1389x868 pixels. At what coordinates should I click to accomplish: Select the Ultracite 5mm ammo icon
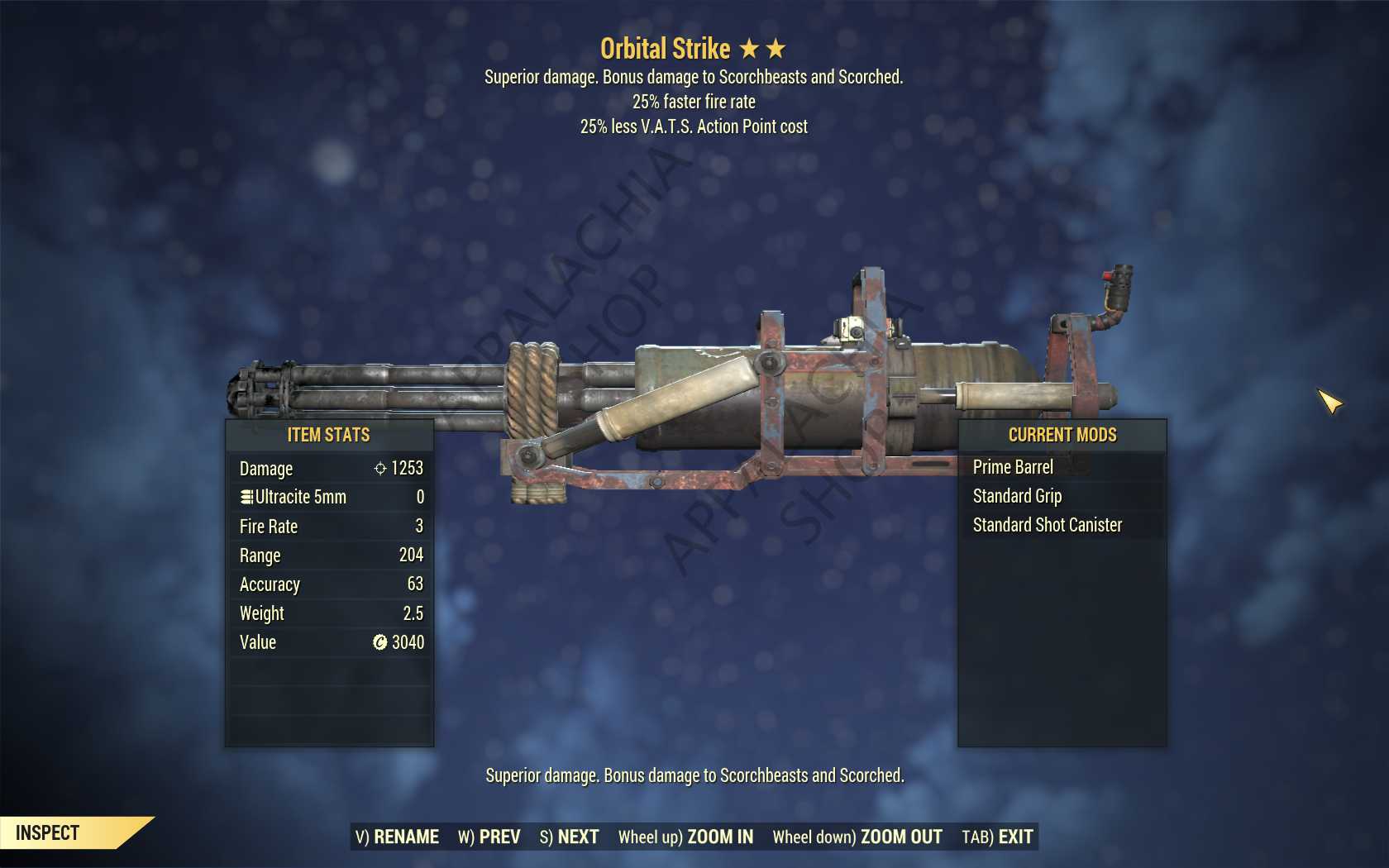[x=246, y=497]
